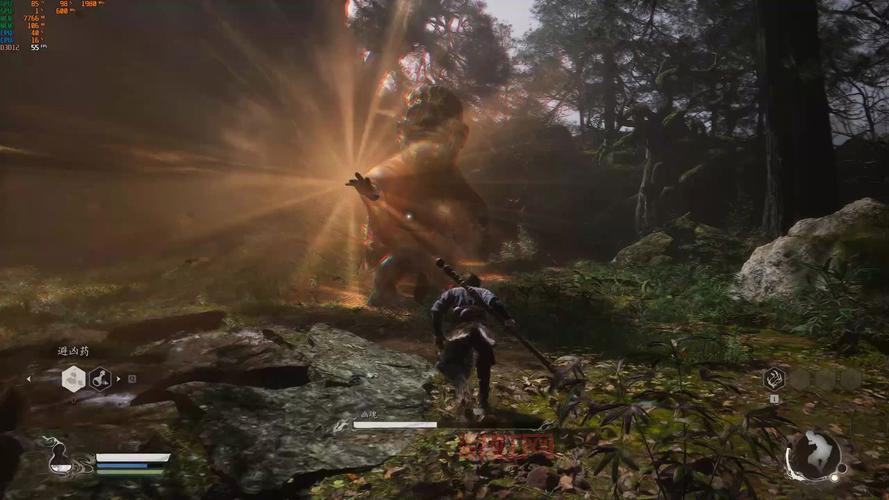Screen dimensions: 889x500
Task: Activate the flame spell hexagon icon
Action: click(774, 378)
